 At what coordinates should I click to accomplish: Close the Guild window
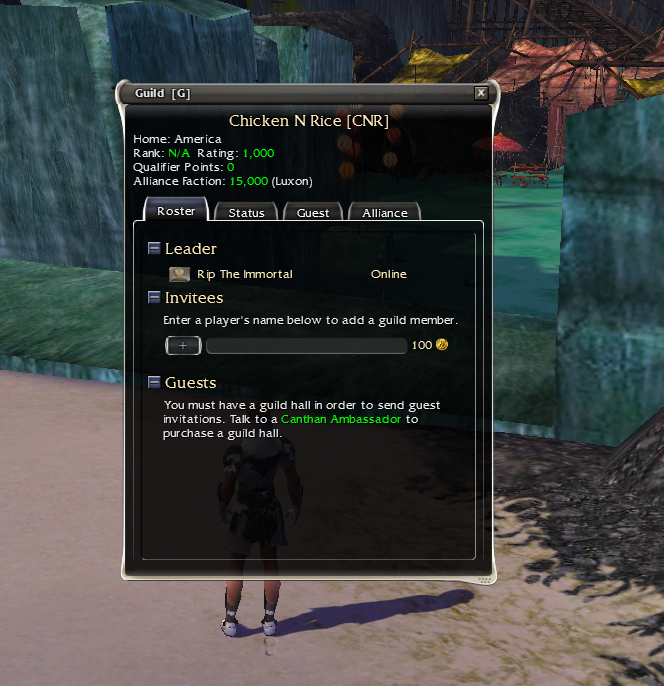481,93
